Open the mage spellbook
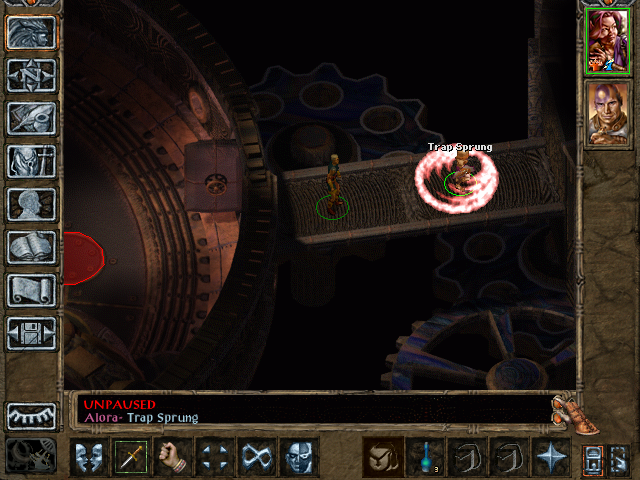Image resolution: width=640 pixels, height=480 pixels. tap(32, 247)
